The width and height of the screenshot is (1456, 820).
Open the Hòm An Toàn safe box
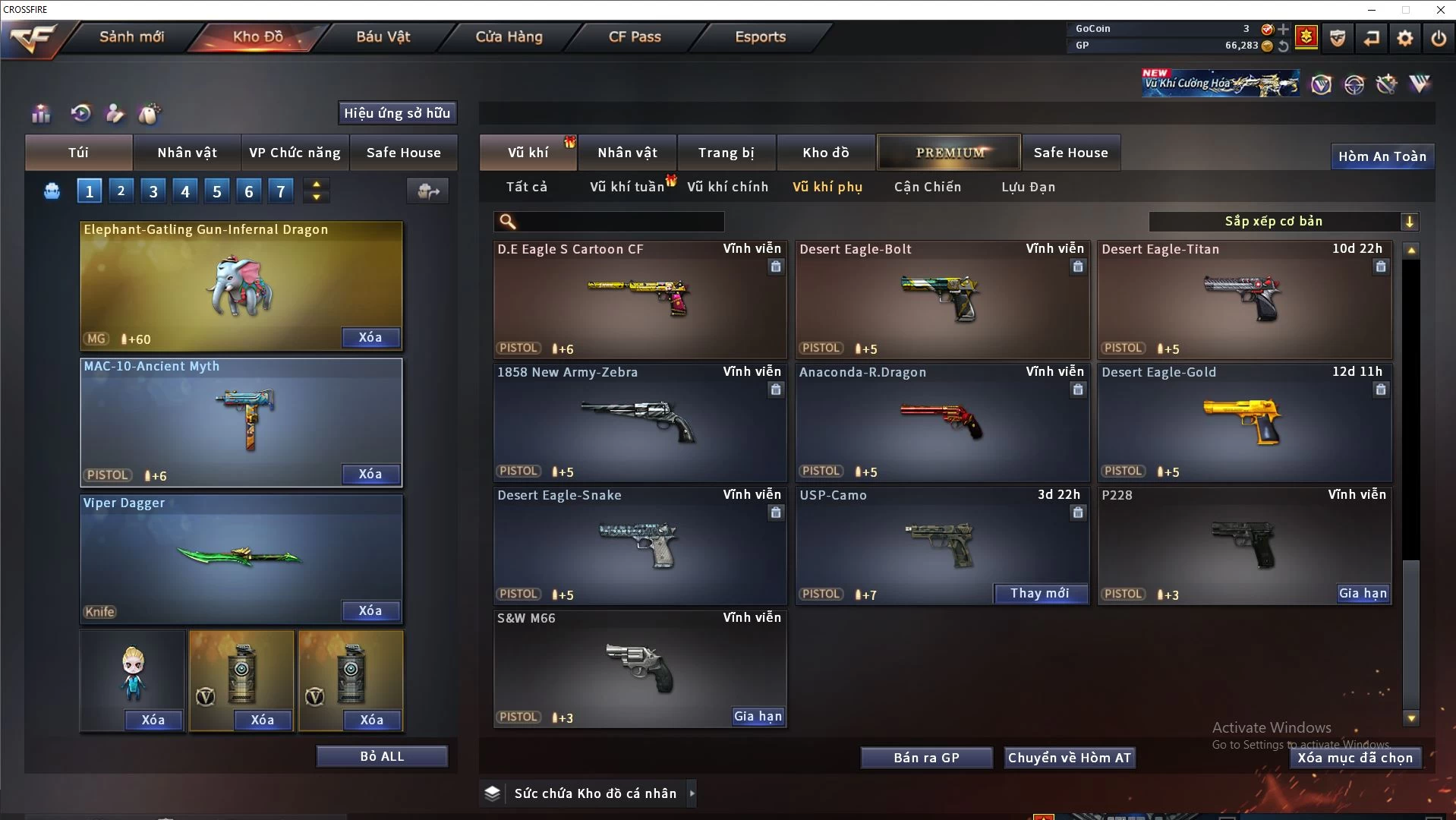point(1382,156)
